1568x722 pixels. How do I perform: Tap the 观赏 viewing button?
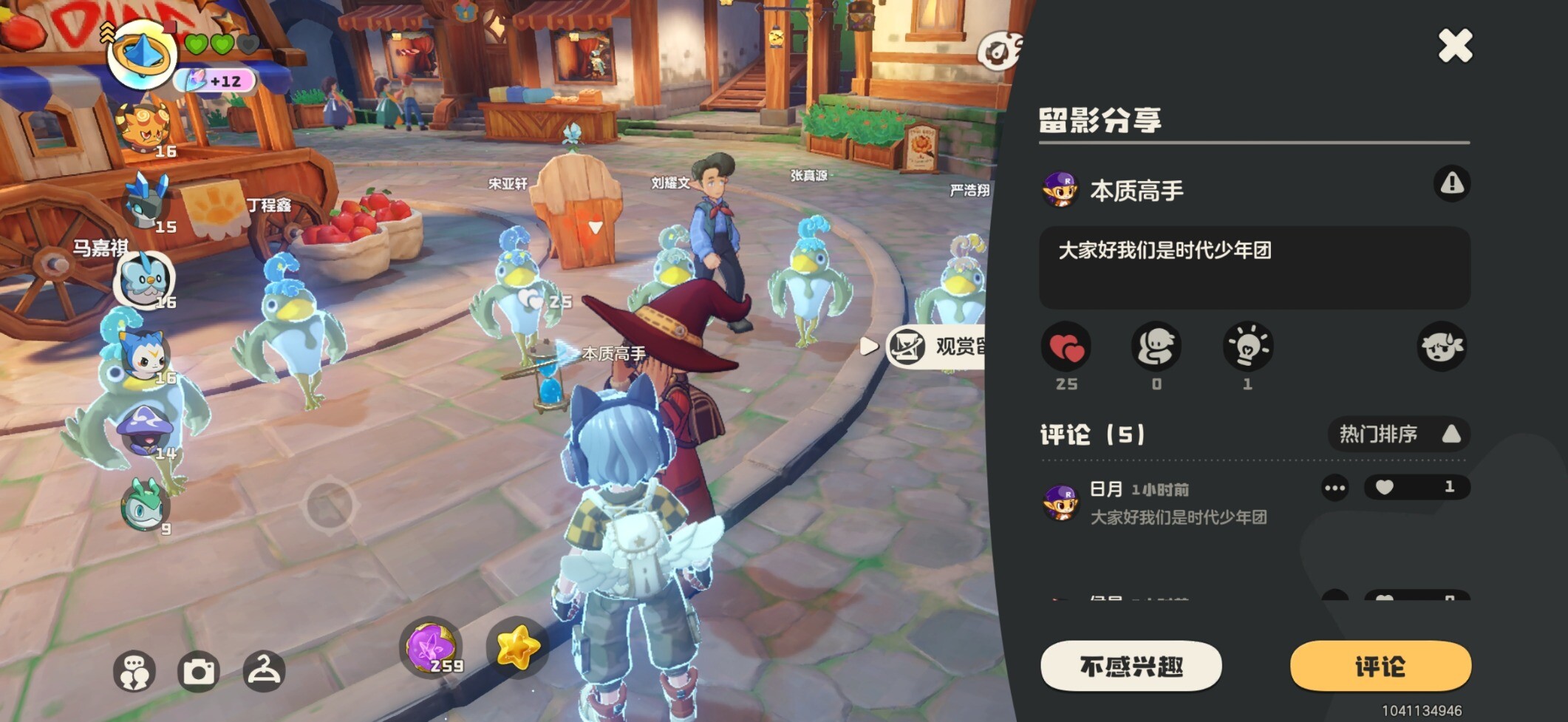tap(938, 346)
